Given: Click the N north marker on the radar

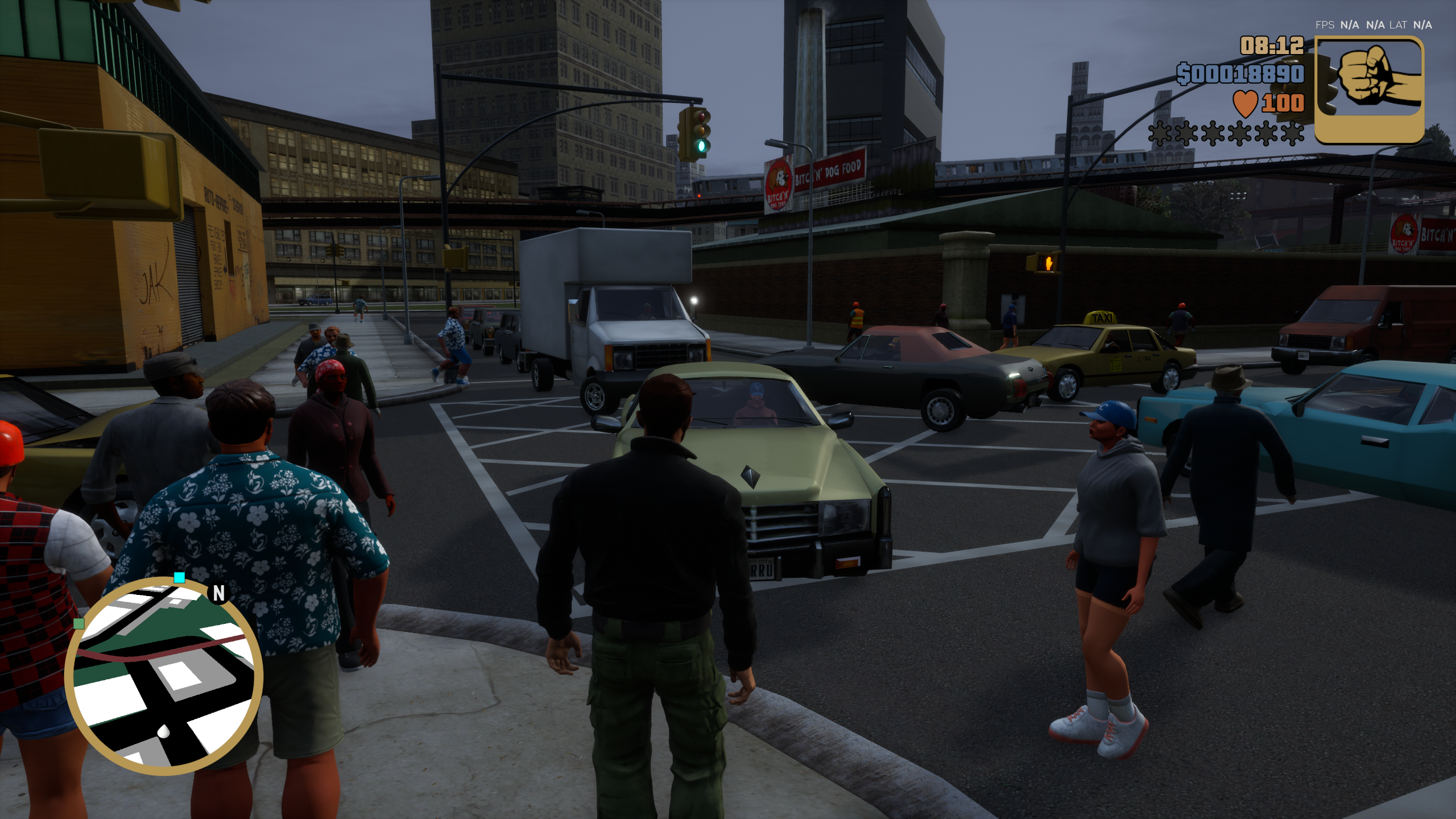Looking at the screenshot, I should point(219,594).
